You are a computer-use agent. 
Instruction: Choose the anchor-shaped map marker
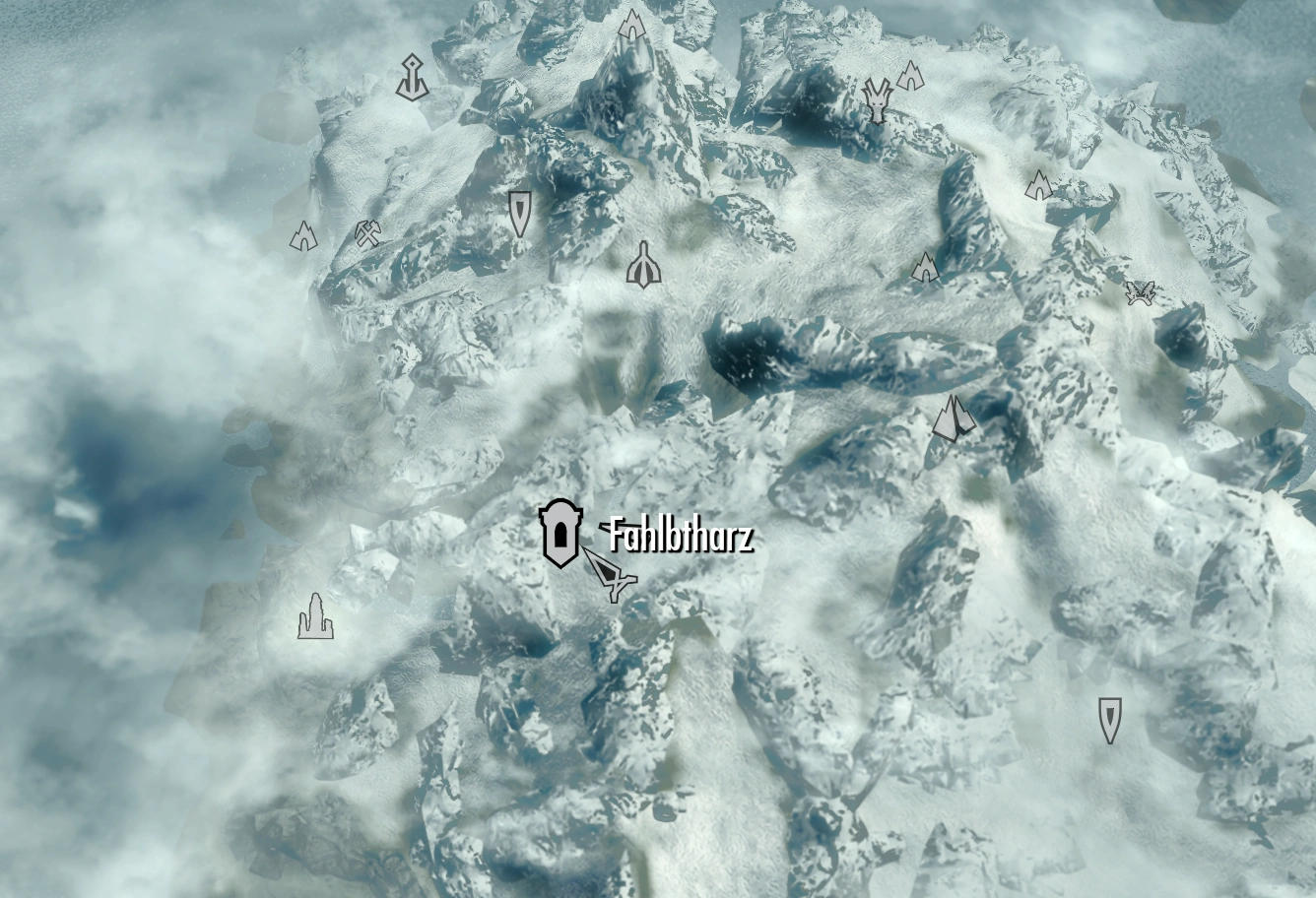412,79
